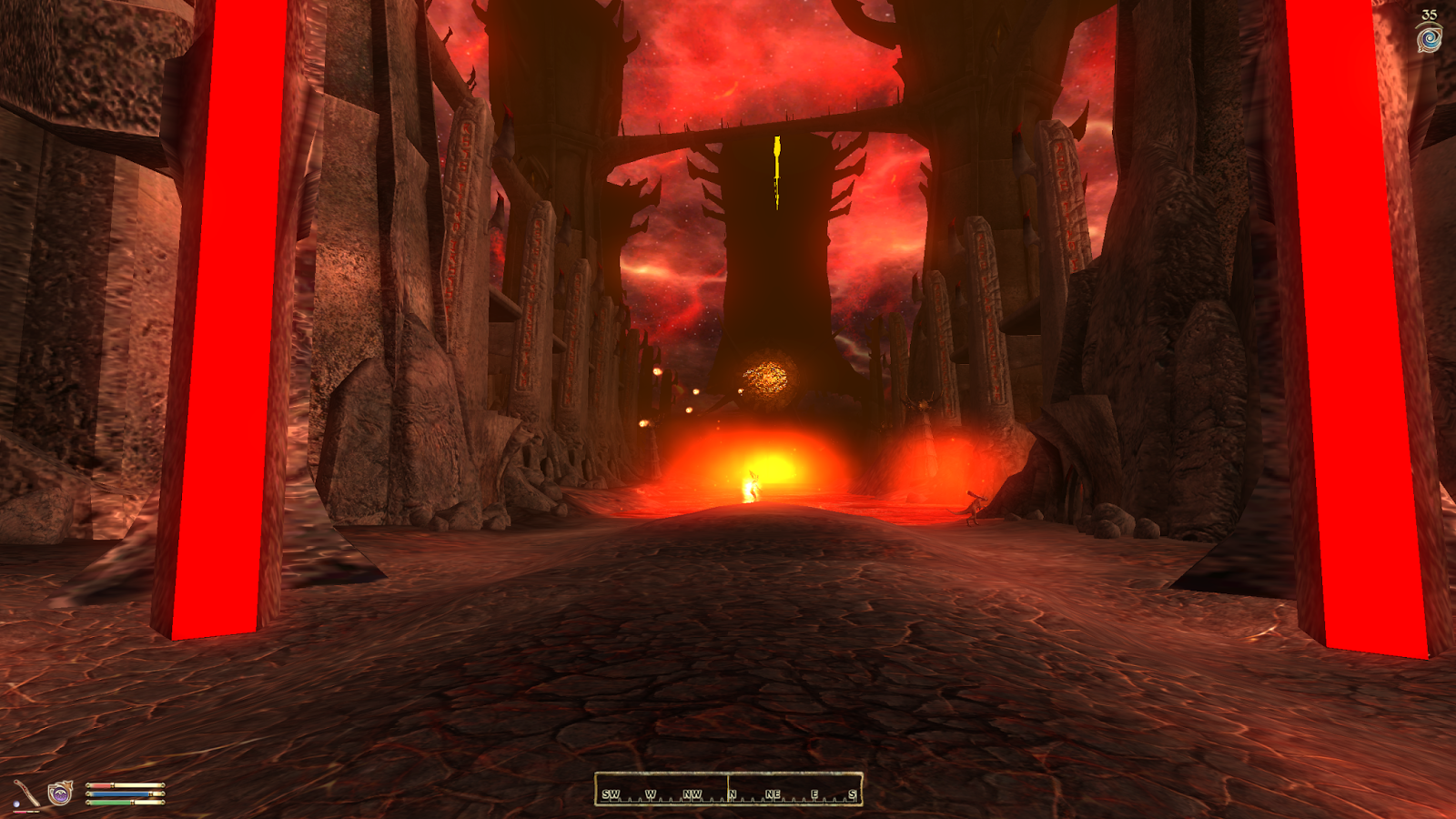Click the NE label on the compass

[x=773, y=794]
